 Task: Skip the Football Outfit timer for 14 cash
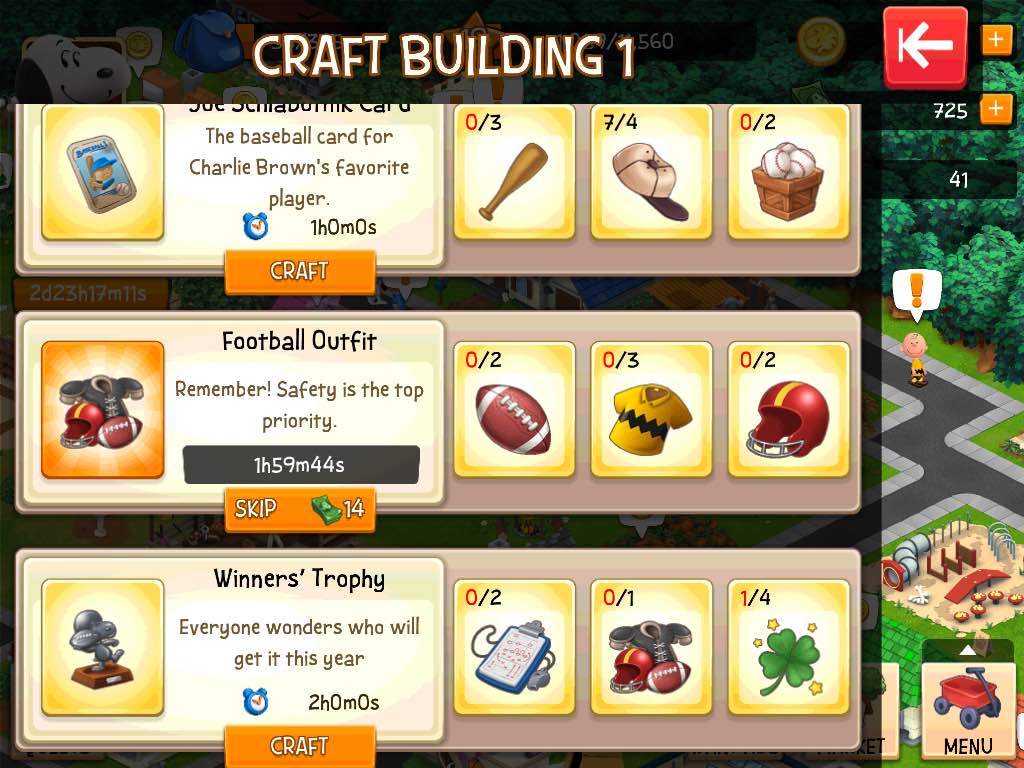[x=299, y=509]
